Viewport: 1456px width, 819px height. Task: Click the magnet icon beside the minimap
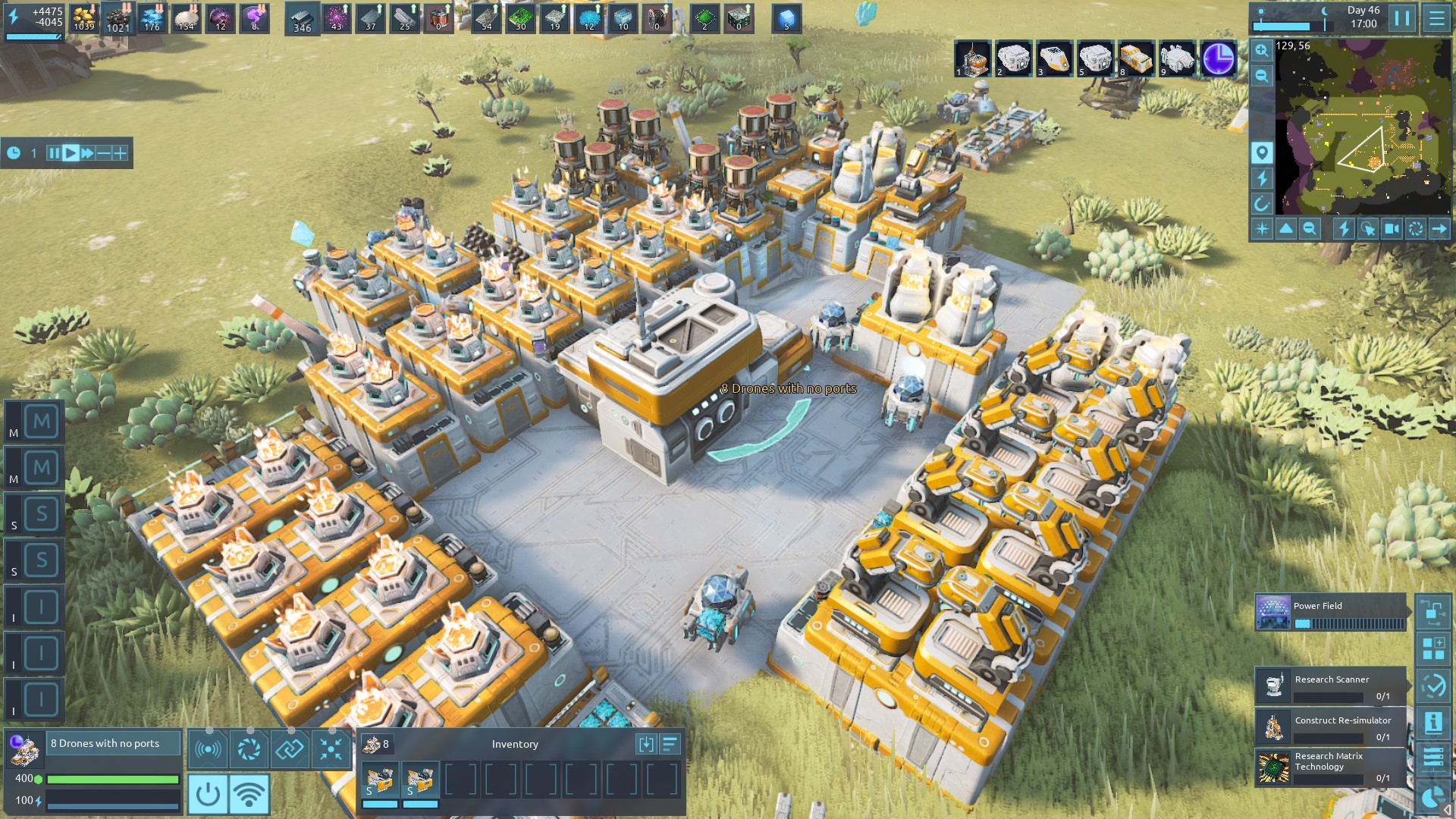pyautogui.click(x=1262, y=204)
